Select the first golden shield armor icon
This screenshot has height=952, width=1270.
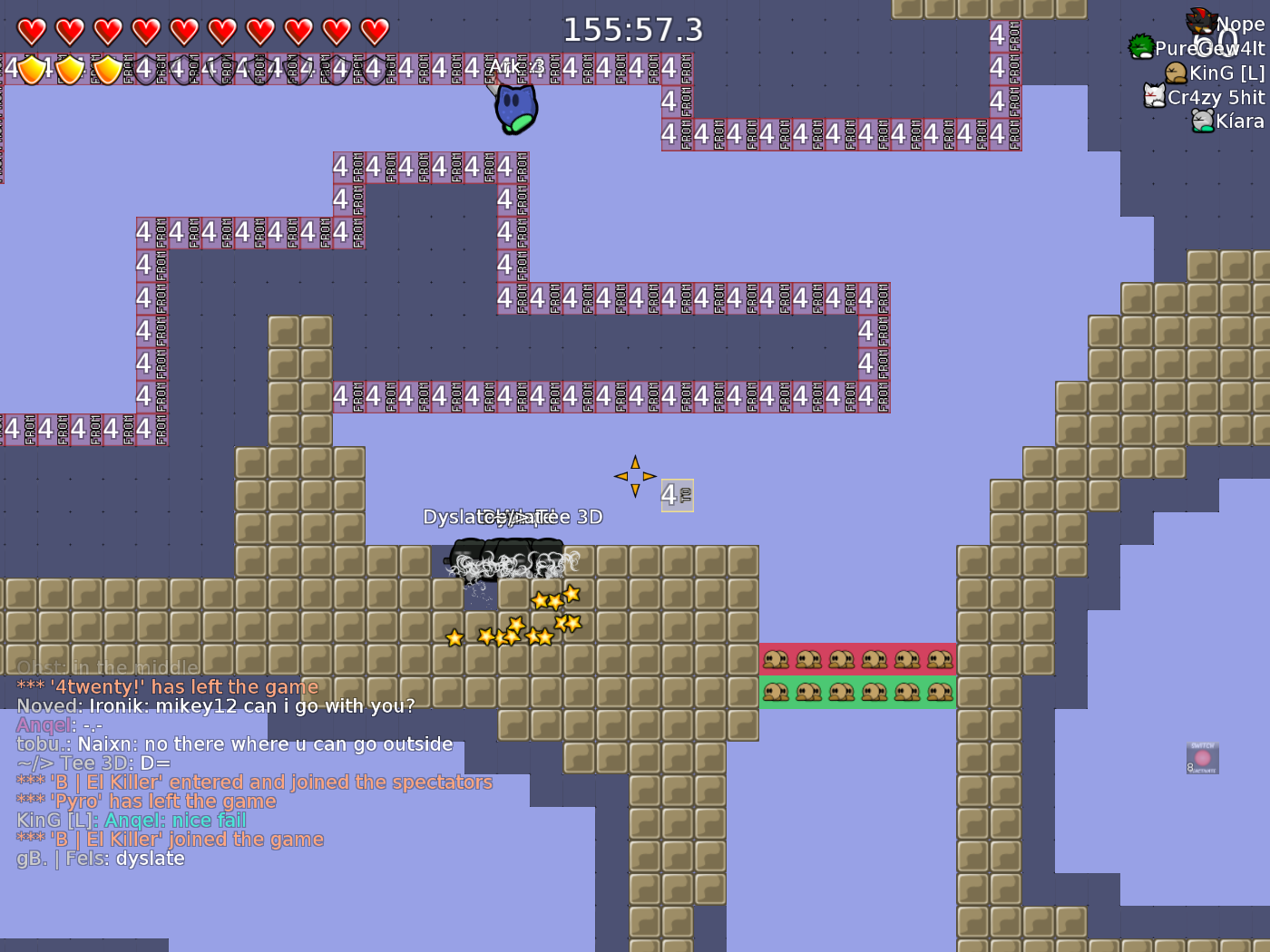(x=32, y=69)
